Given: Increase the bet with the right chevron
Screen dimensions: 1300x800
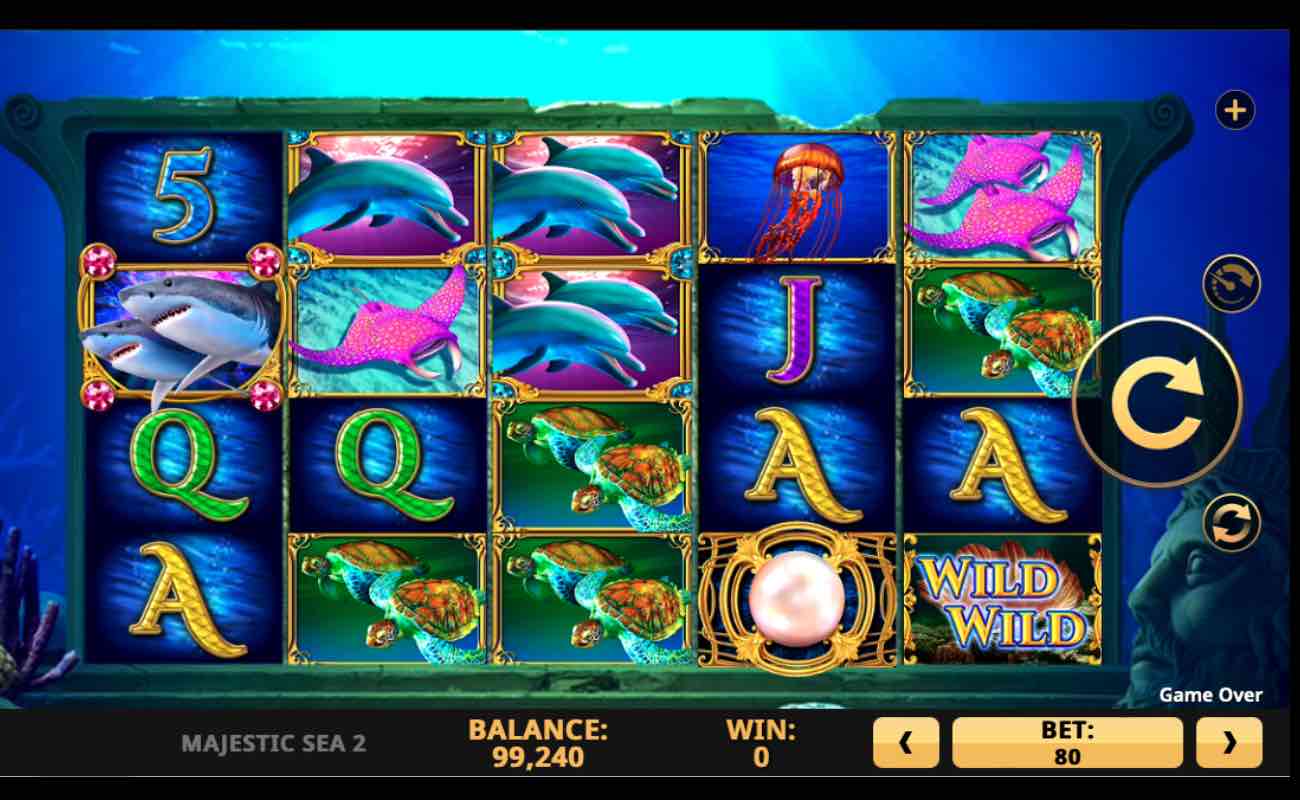Looking at the screenshot, I should click(x=1228, y=741).
